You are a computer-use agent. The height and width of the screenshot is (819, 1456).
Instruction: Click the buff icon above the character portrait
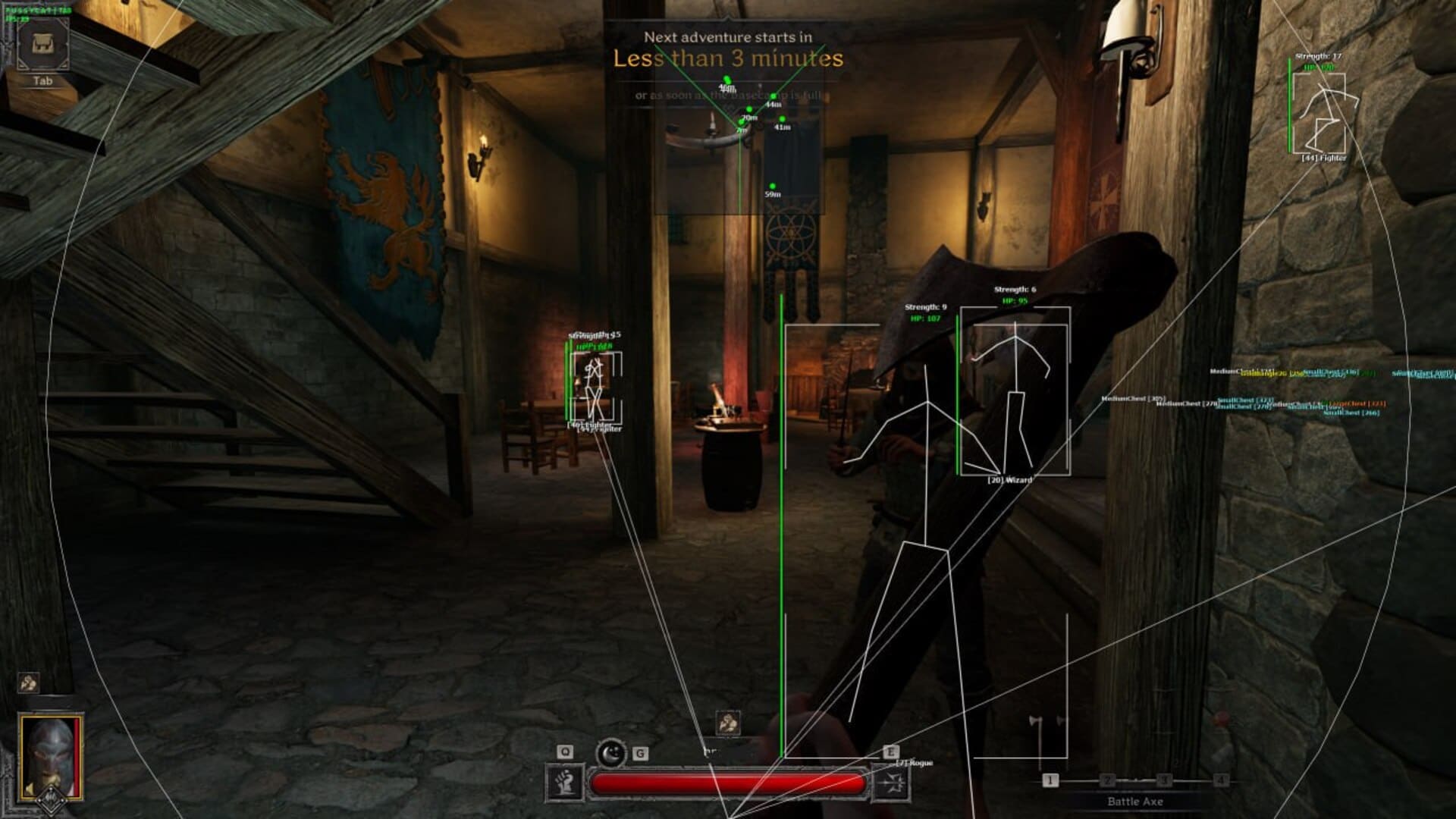tap(29, 682)
